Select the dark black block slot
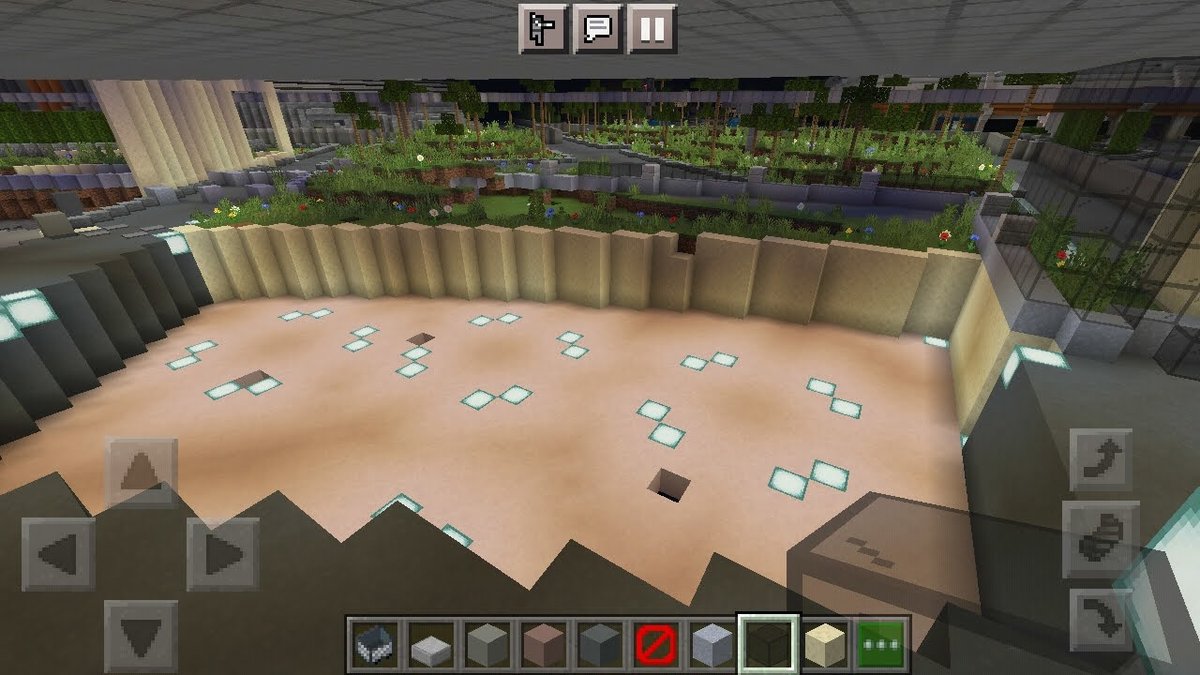The width and height of the screenshot is (1200, 675). point(768,643)
